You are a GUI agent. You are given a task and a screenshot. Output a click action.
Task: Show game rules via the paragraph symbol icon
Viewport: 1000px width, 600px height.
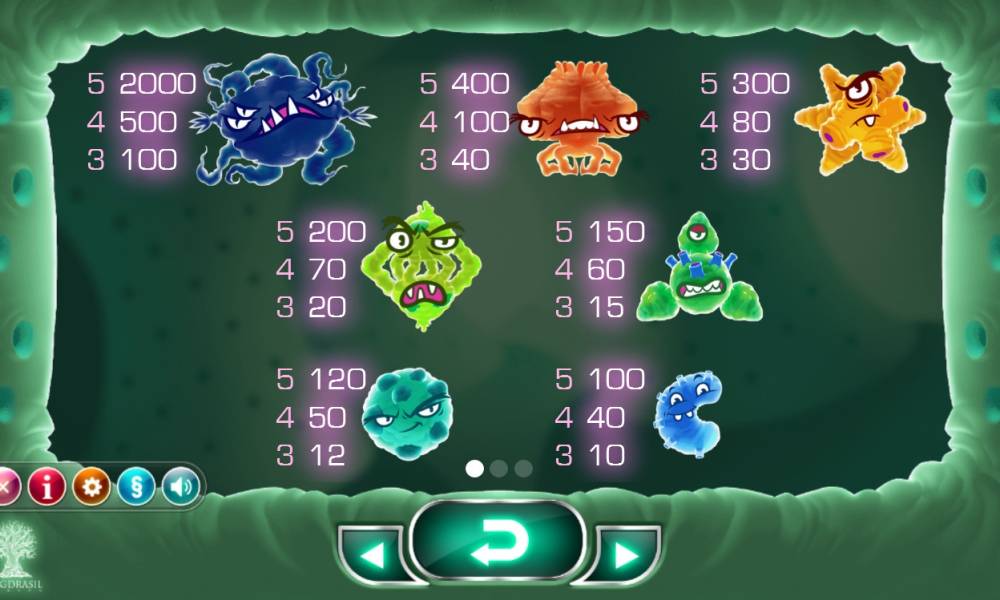[136, 488]
